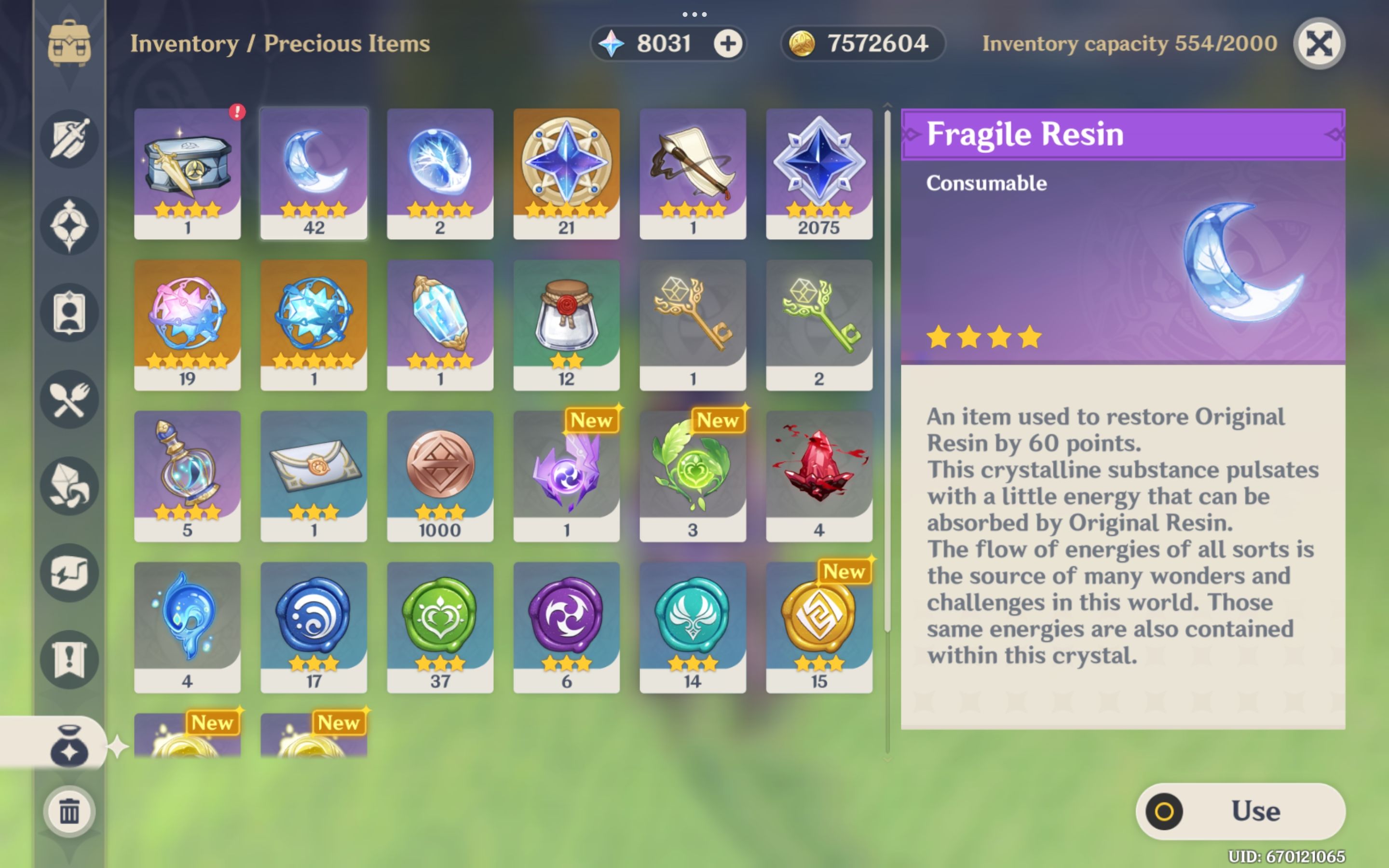This screenshot has width=1389, height=868.
Task: Choose the white envelope item slot
Action: pyautogui.click(x=313, y=475)
